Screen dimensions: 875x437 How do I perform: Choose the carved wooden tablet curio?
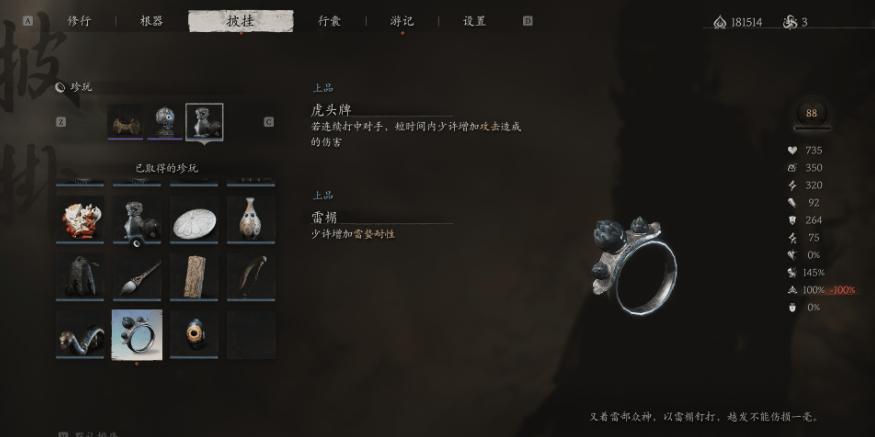click(x=194, y=274)
